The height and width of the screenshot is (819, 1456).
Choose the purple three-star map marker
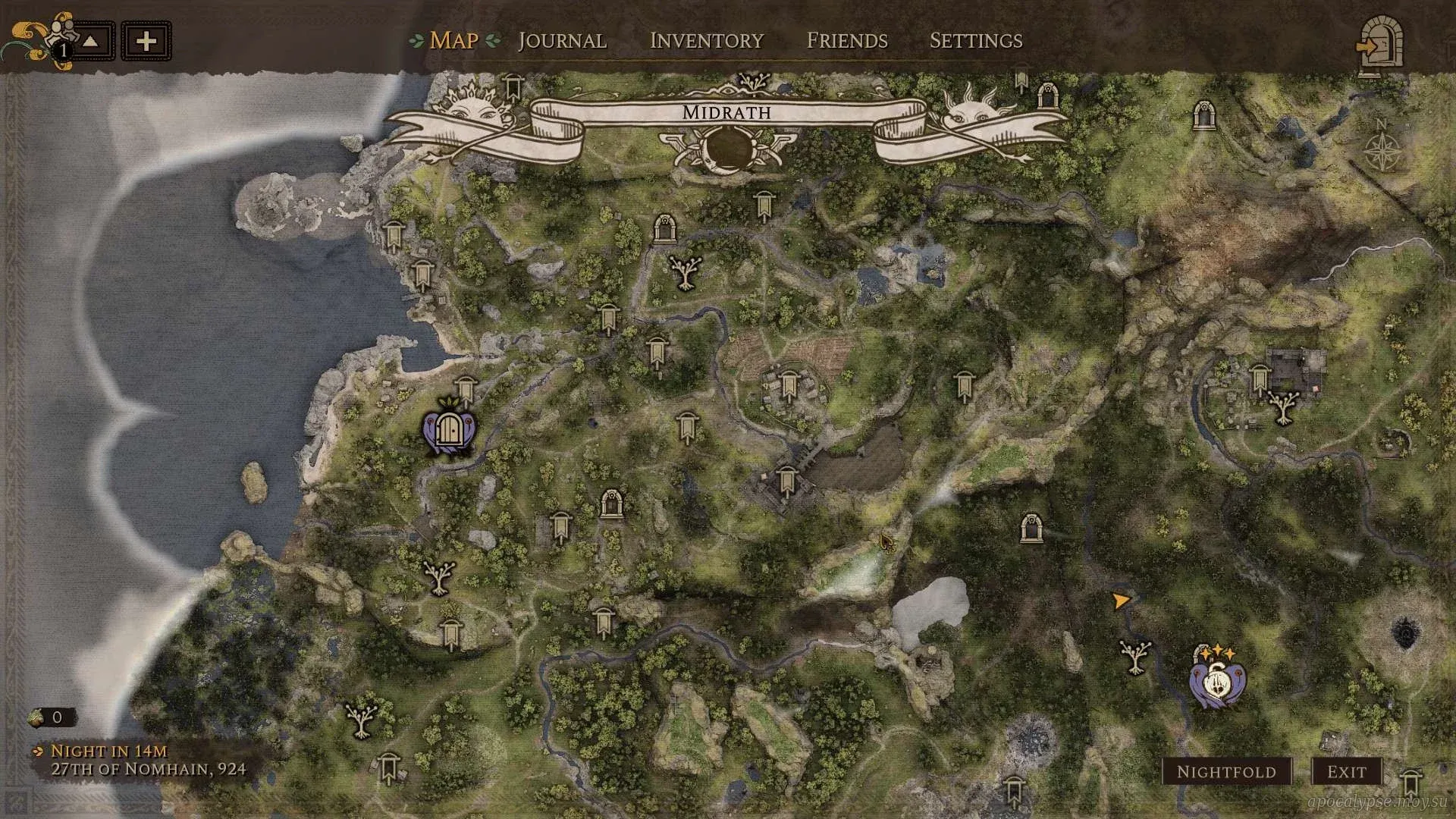pos(1217,678)
